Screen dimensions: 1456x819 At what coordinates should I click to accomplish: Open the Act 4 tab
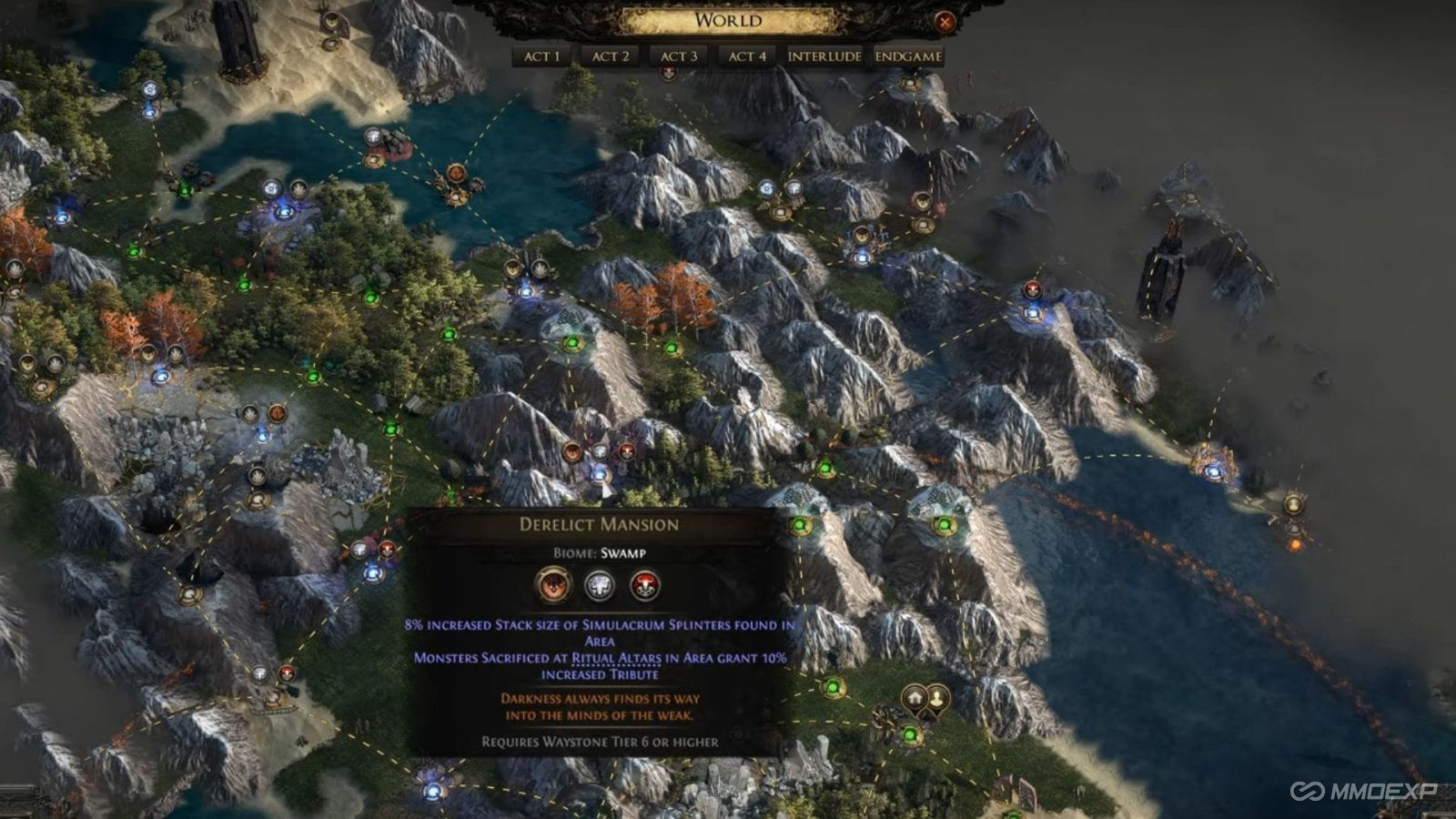[744, 56]
